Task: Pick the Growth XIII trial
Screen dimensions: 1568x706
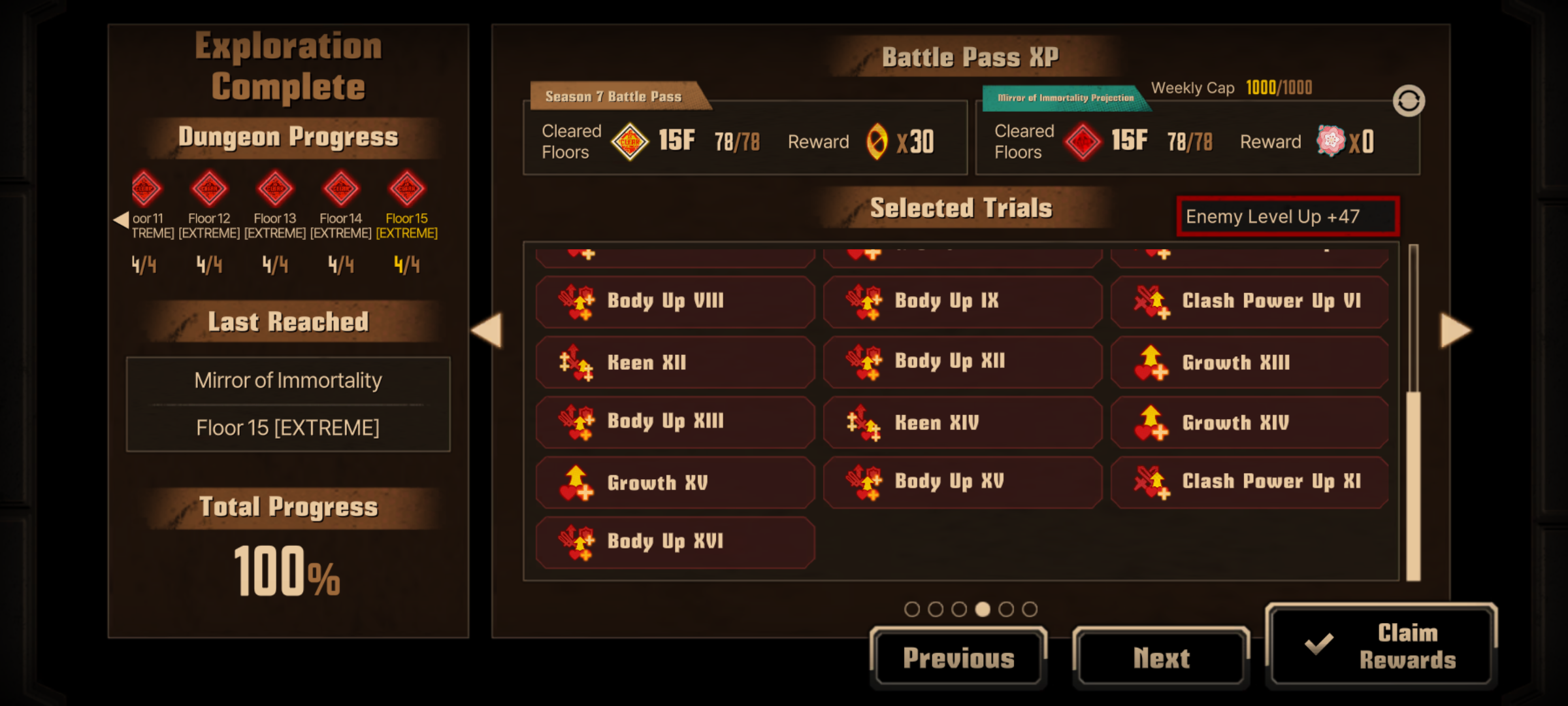Action: [1250, 362]
